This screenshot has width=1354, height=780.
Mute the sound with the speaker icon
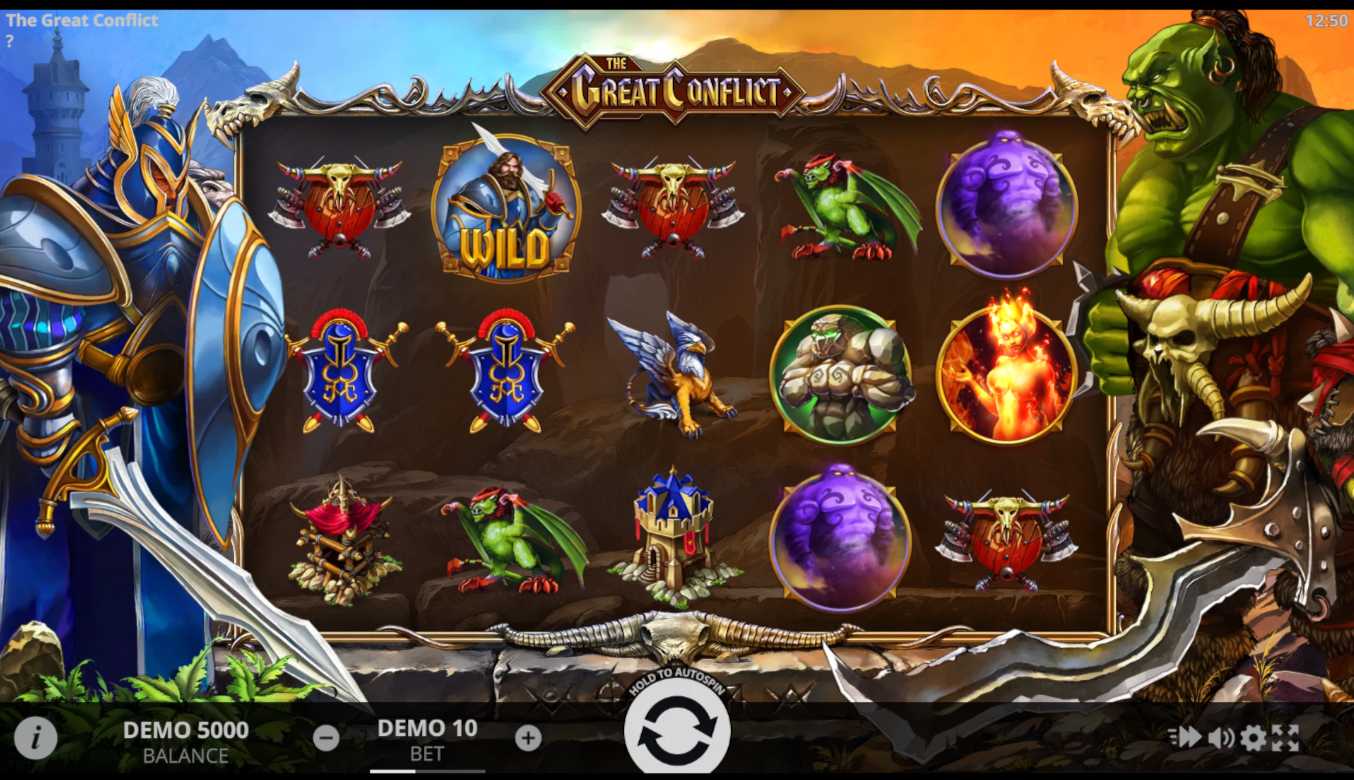click(x=1220, y=738)
